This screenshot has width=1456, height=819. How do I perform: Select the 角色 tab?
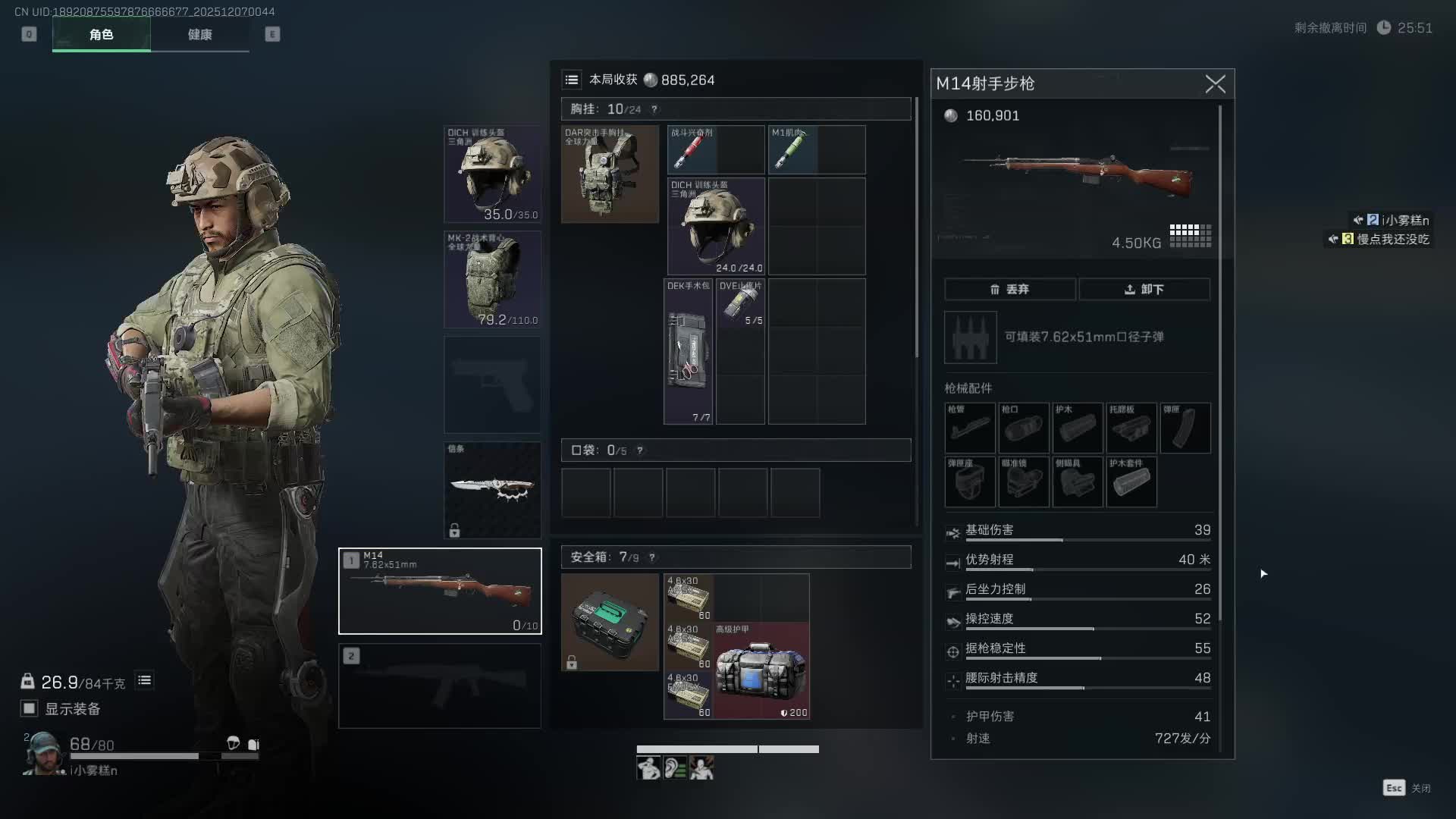click(101, 35)
